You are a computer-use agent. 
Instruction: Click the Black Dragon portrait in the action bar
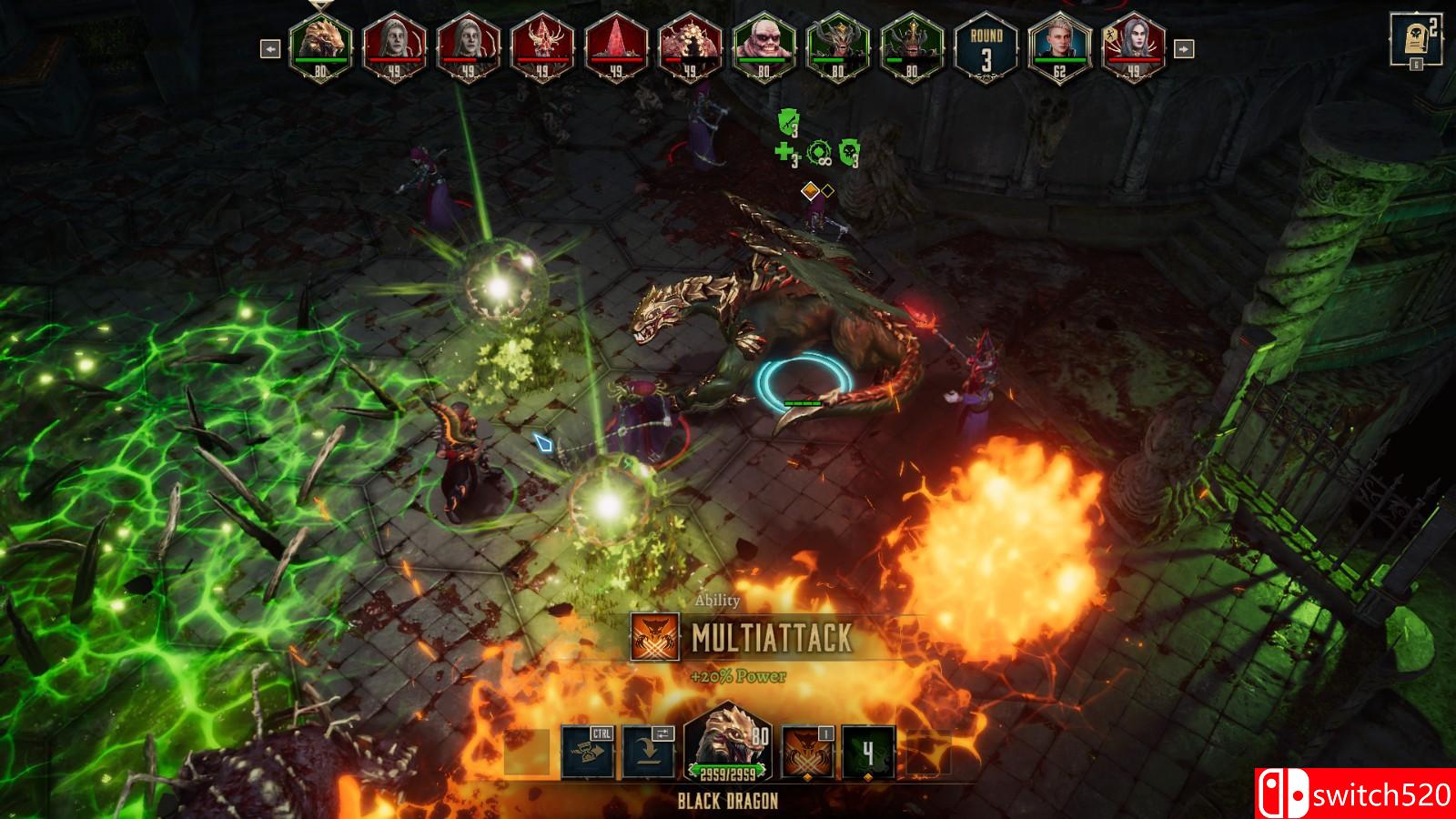[x=727, y=742]
